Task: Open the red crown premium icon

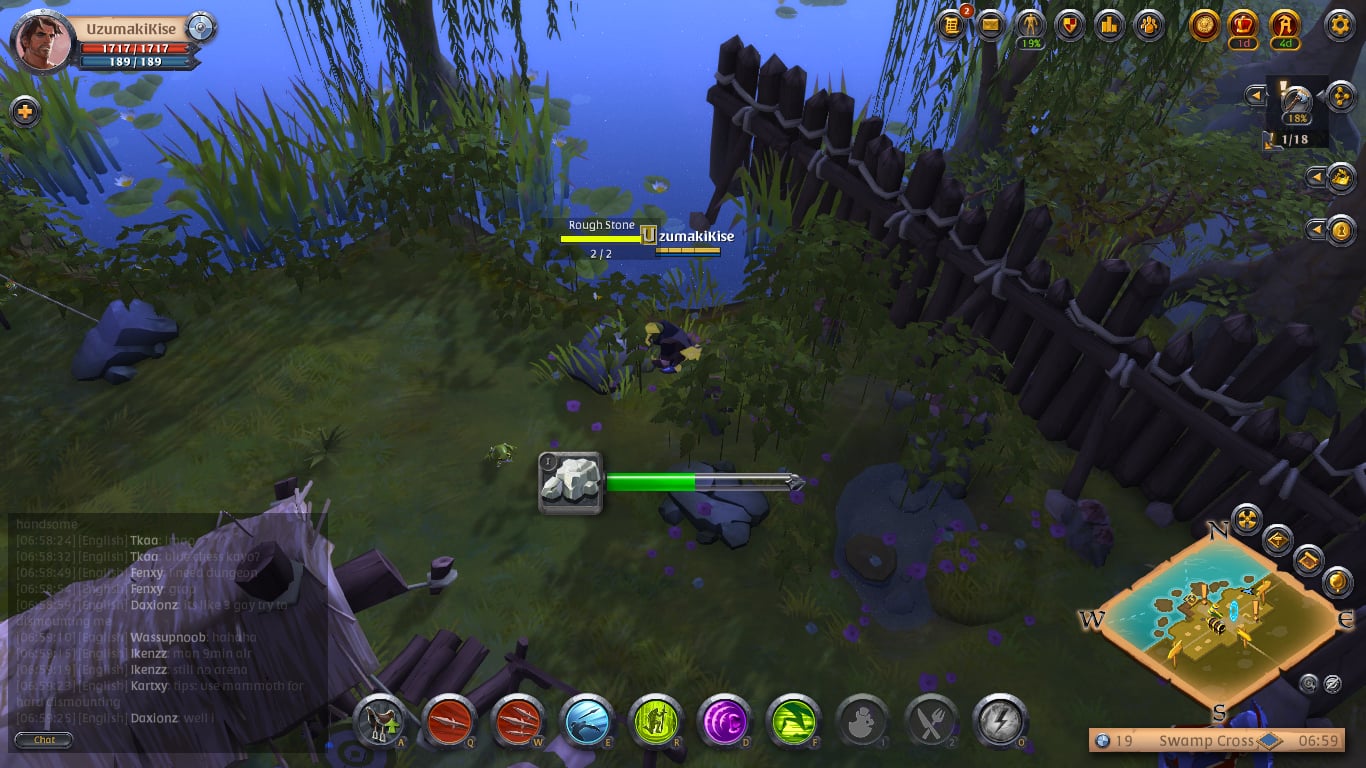Action: tap(1245, 25)
